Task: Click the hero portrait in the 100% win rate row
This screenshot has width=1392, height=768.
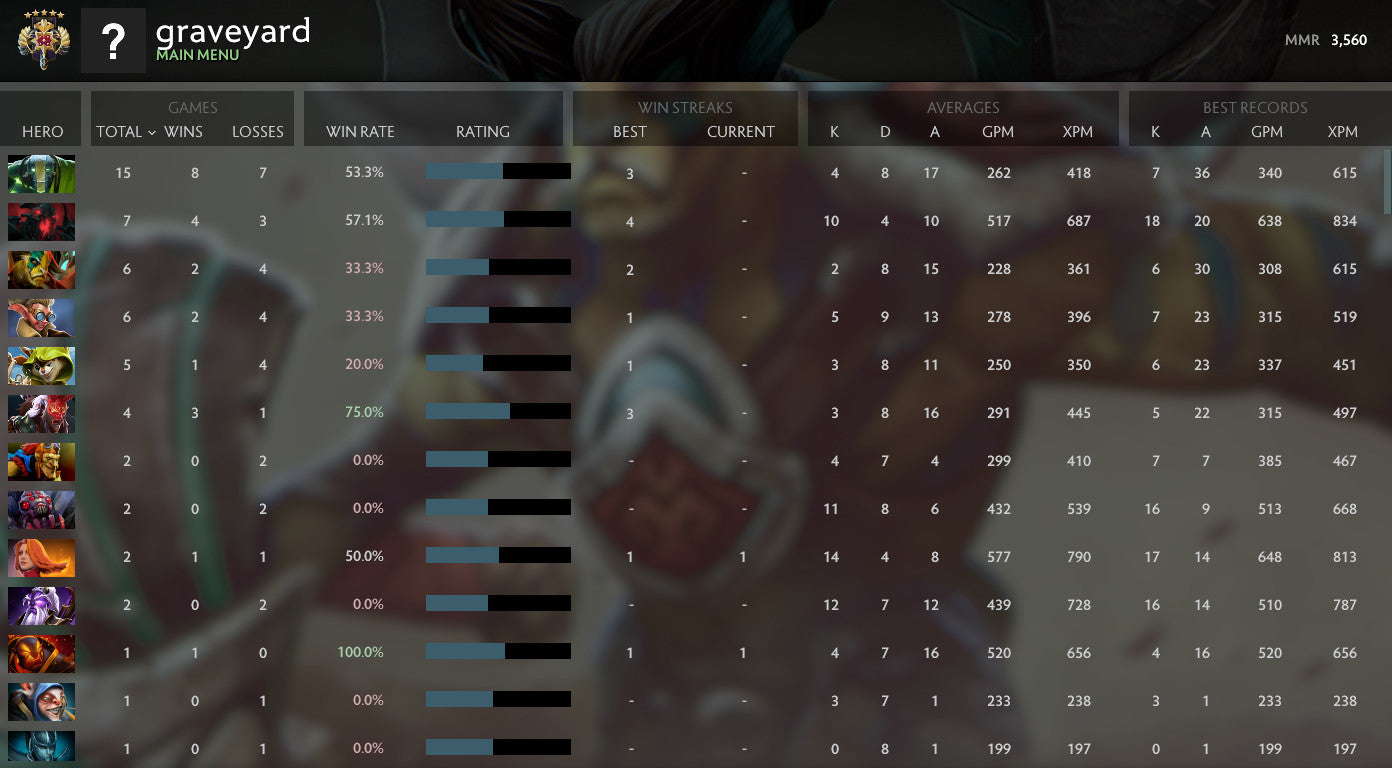Action: pyautogui.click(x=41, y=653)
